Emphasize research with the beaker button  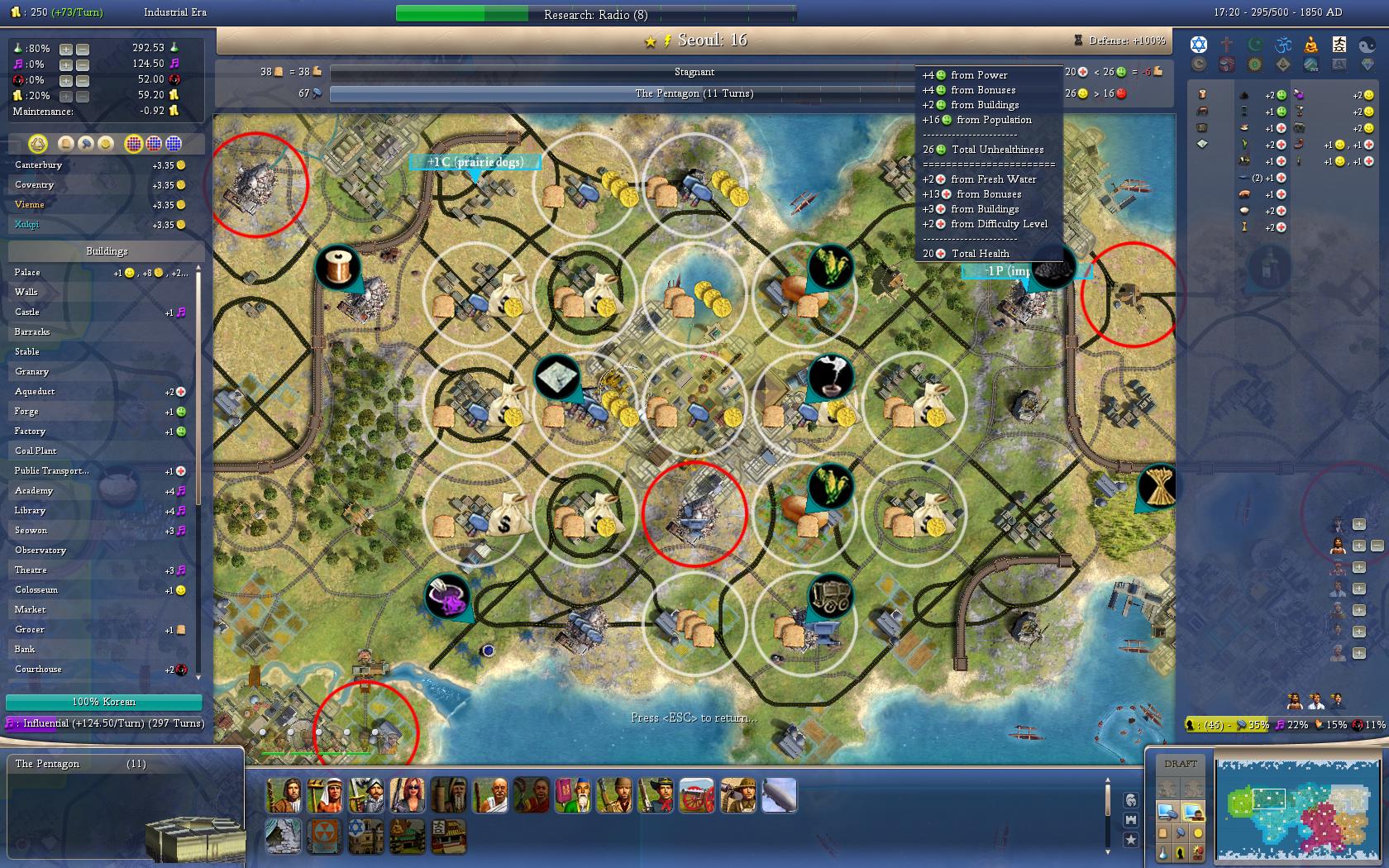point(1163,852)
